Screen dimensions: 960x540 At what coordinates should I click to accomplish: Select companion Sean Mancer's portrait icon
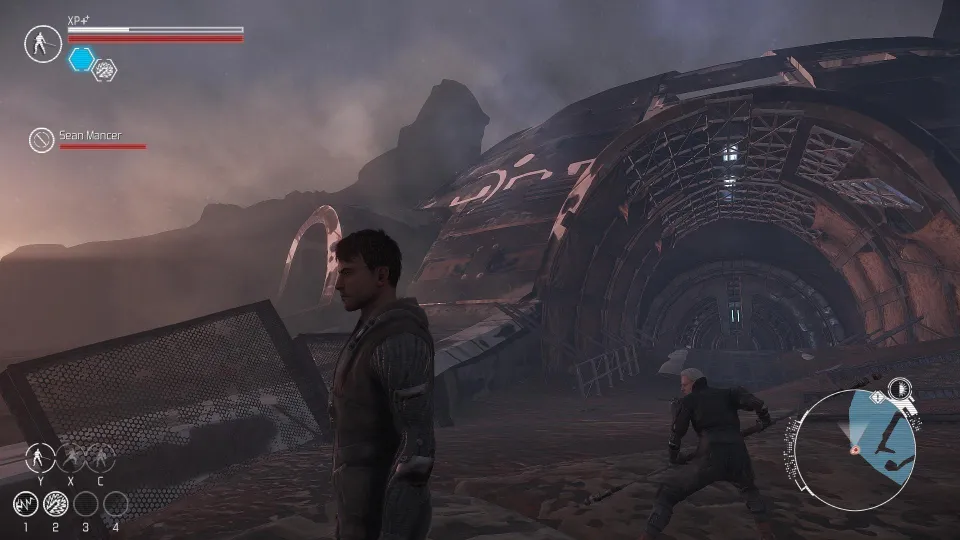coord(41,139)
